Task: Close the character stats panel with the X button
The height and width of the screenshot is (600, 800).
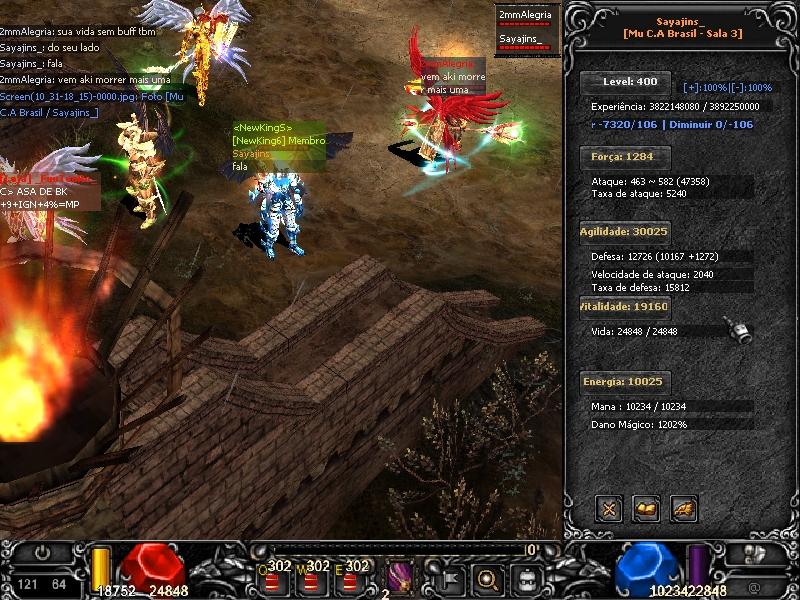Action: (x=608, y=509)
